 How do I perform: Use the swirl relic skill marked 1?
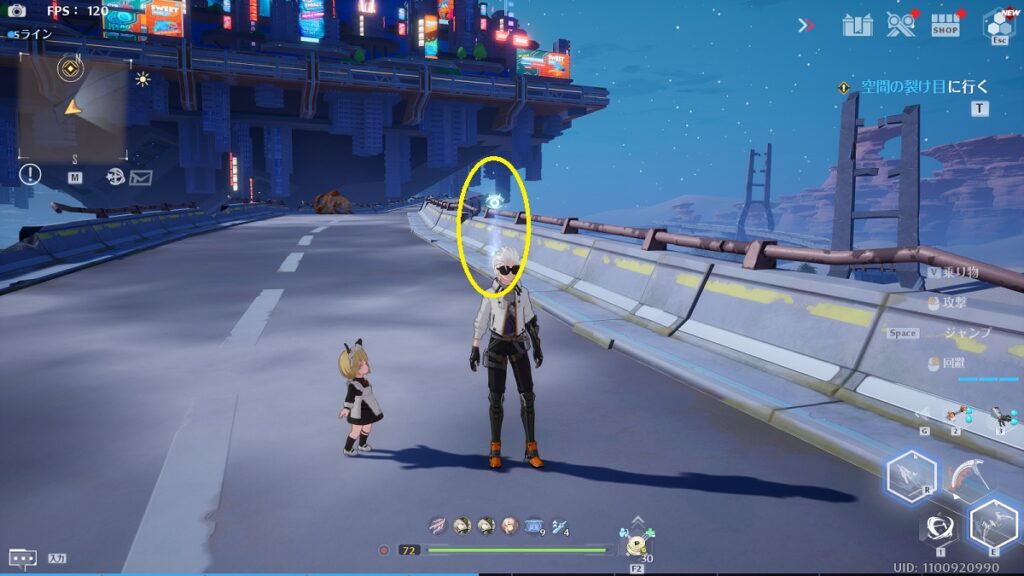pyautogui.click(x=940, y=527)
